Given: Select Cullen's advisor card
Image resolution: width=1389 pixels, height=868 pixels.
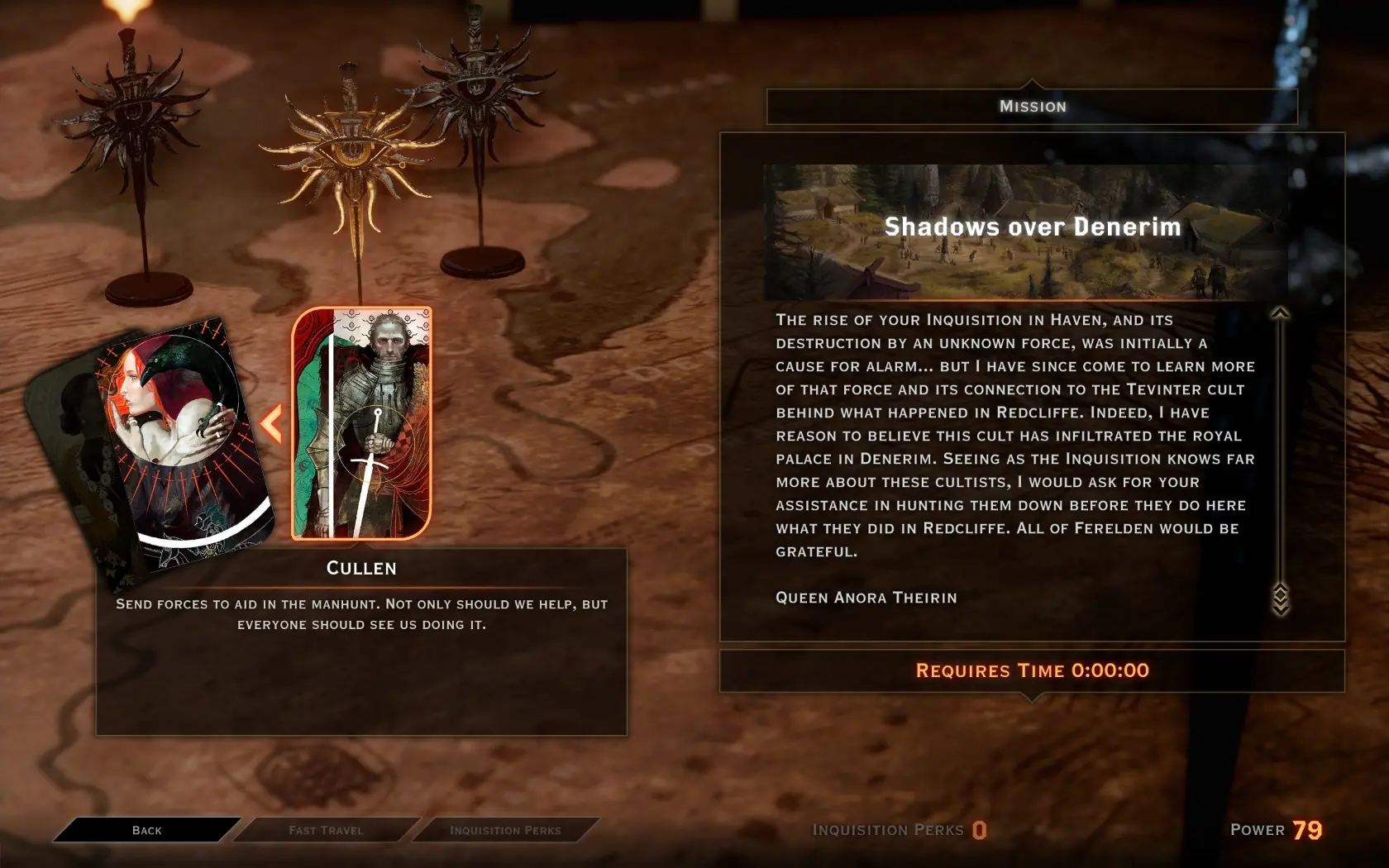Looking at the screenshot, I should (x=361, y=423).
